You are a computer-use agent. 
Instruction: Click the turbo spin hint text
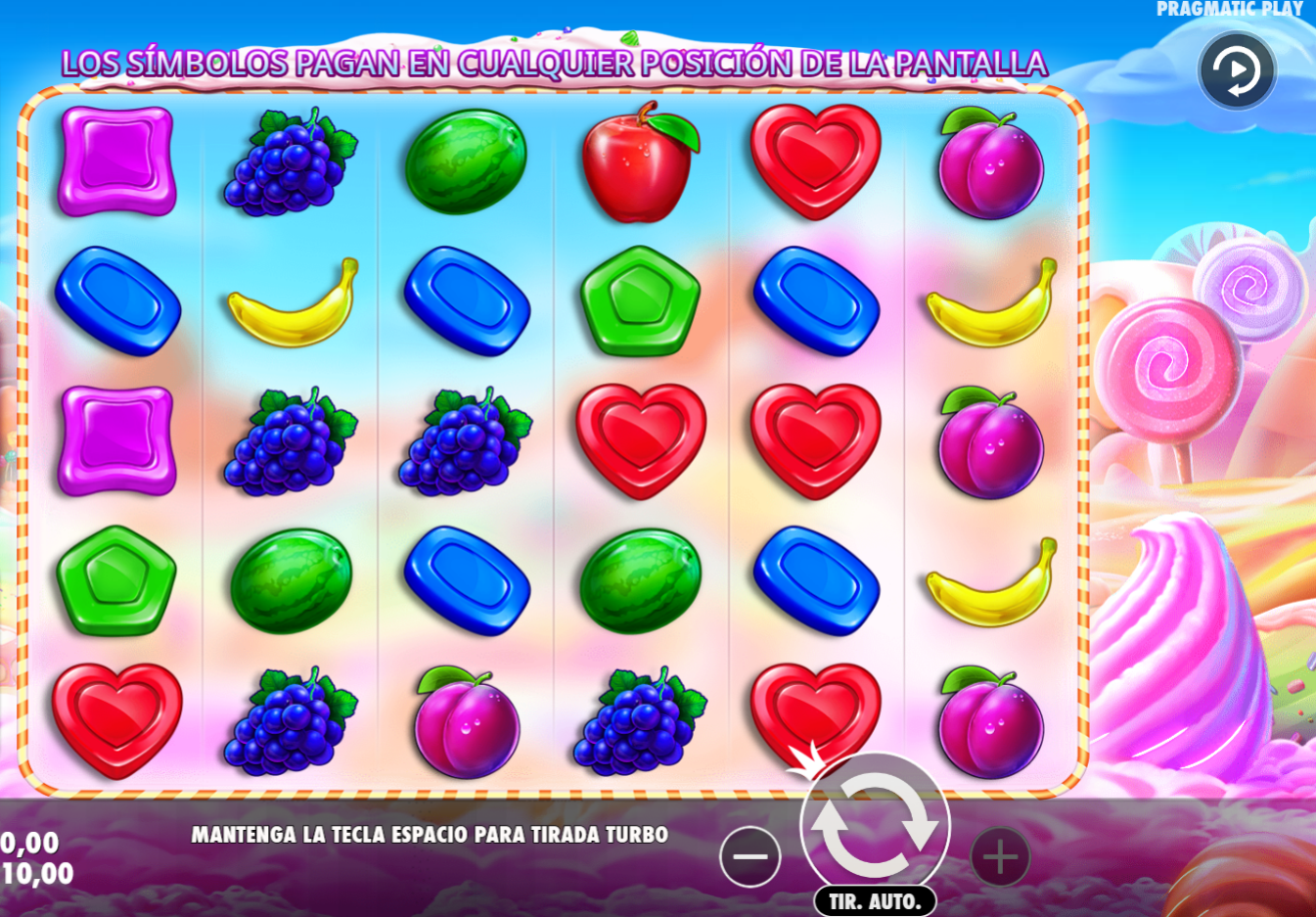pyautogui.click(x=431, y=837)
